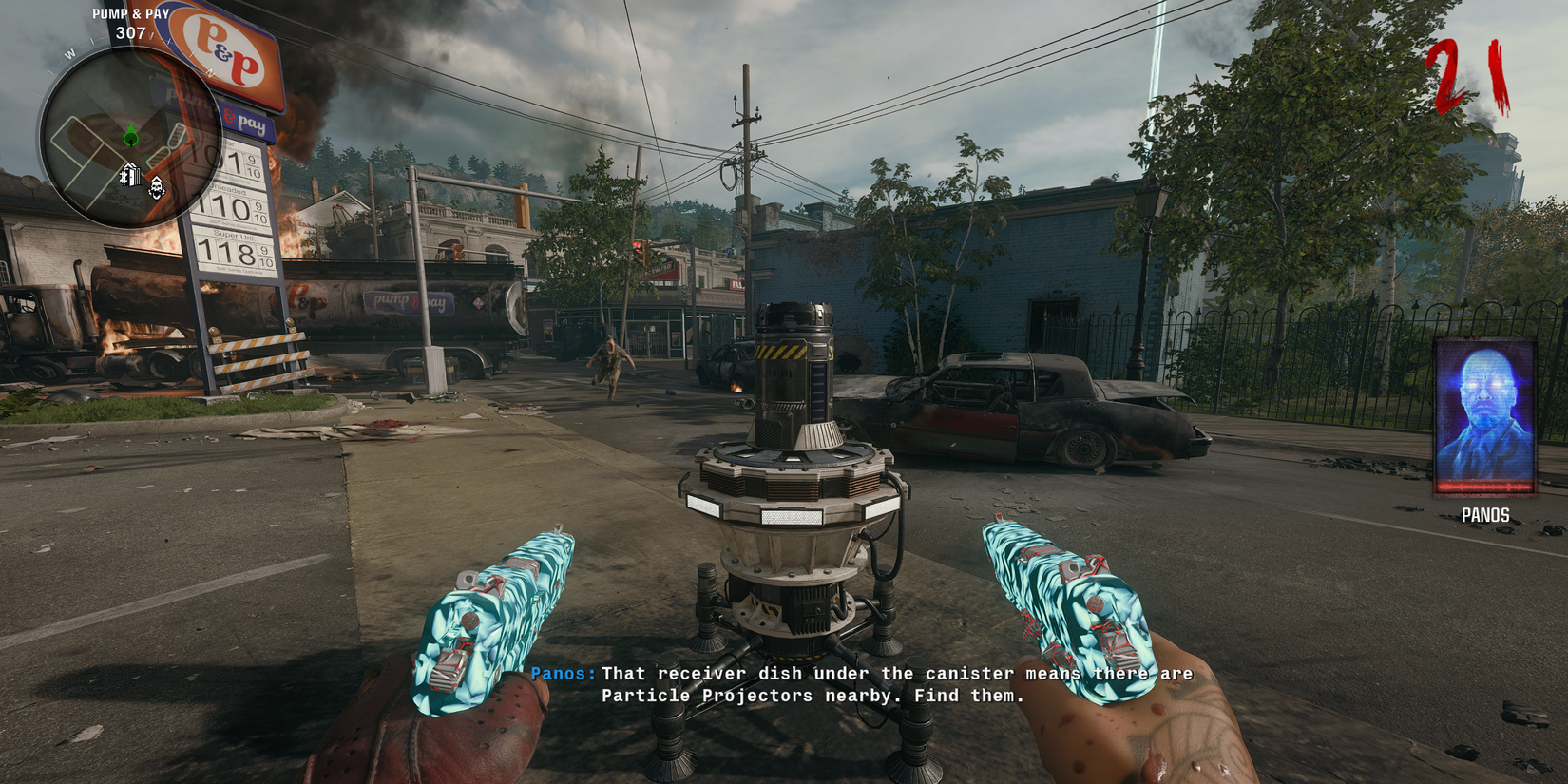Select the zombie skull marker on the minimap

(155, 187)
